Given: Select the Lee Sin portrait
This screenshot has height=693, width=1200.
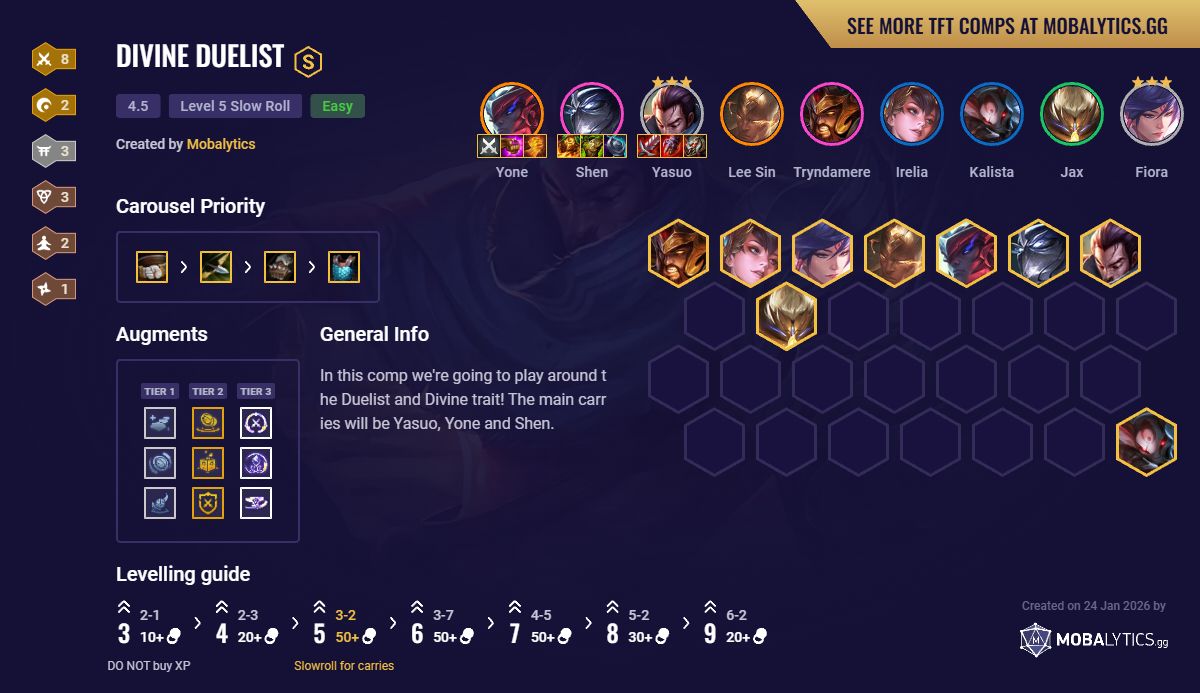Looking at the screenshot, I should point(752,113).
